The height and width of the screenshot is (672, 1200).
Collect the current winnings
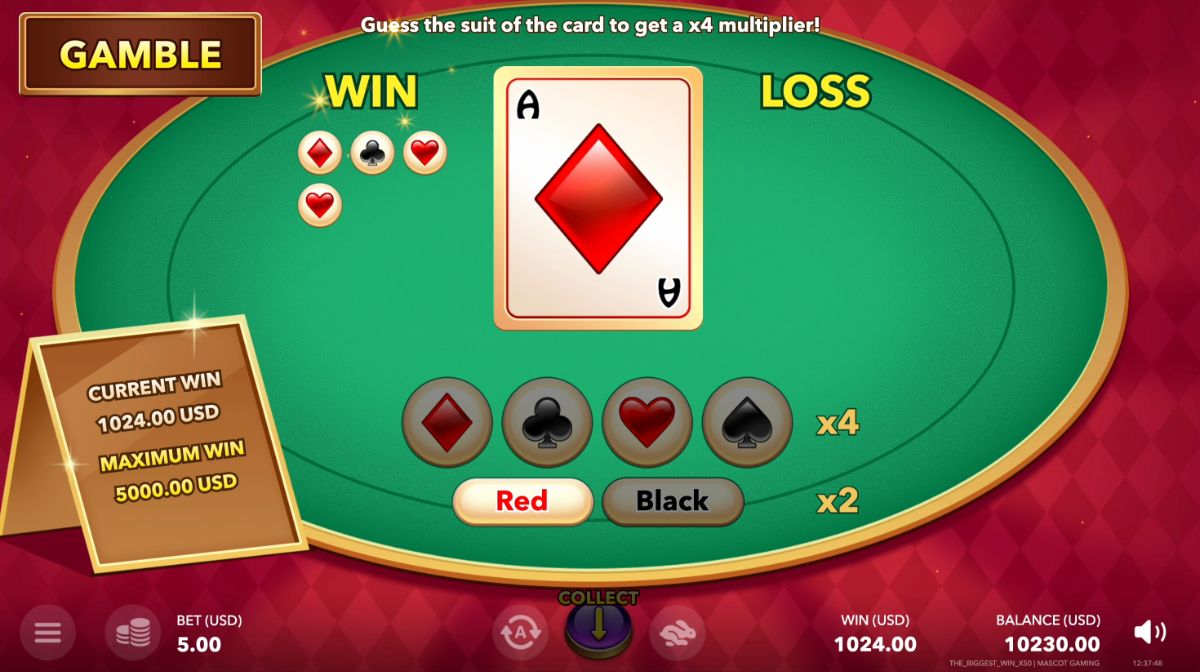coord(598,626)
